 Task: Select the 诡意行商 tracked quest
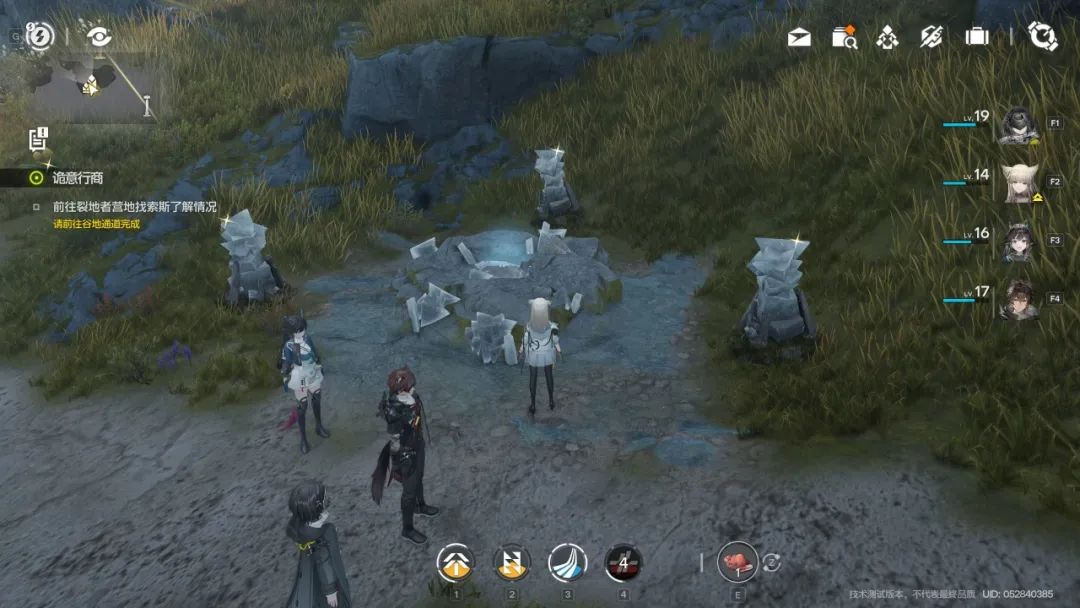78,178
